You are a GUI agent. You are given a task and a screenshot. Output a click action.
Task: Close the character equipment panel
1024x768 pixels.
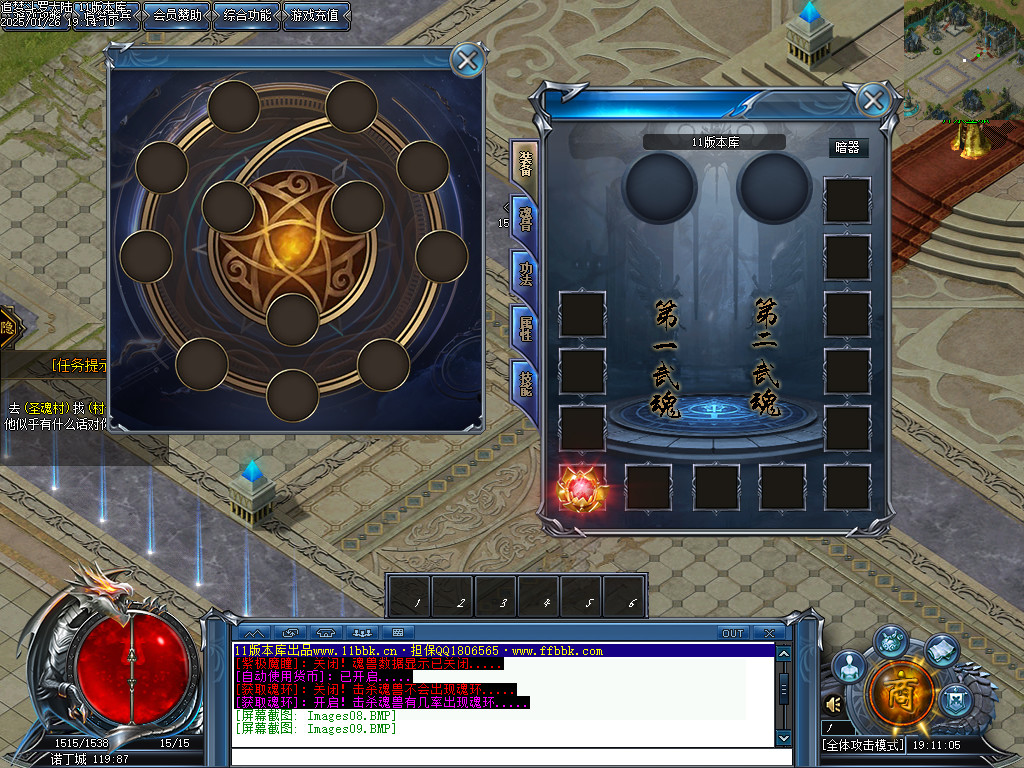[x=873, y=99]
